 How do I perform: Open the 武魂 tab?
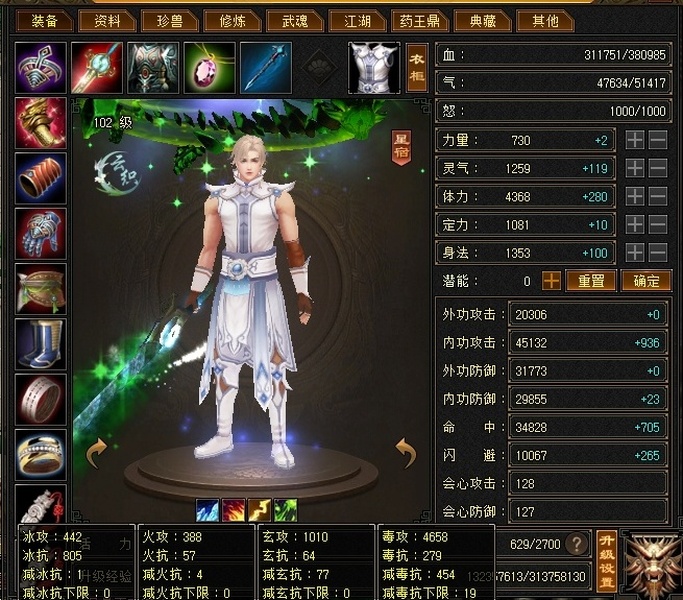(296, 20)
